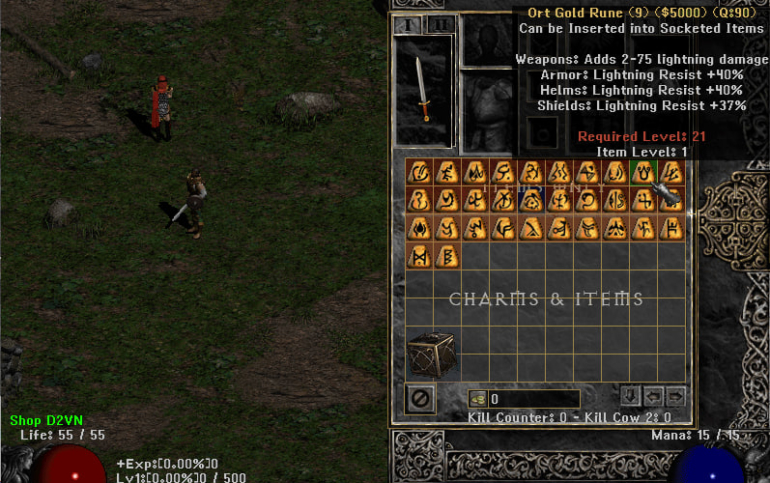Switch to weapon set tab II

440,24
